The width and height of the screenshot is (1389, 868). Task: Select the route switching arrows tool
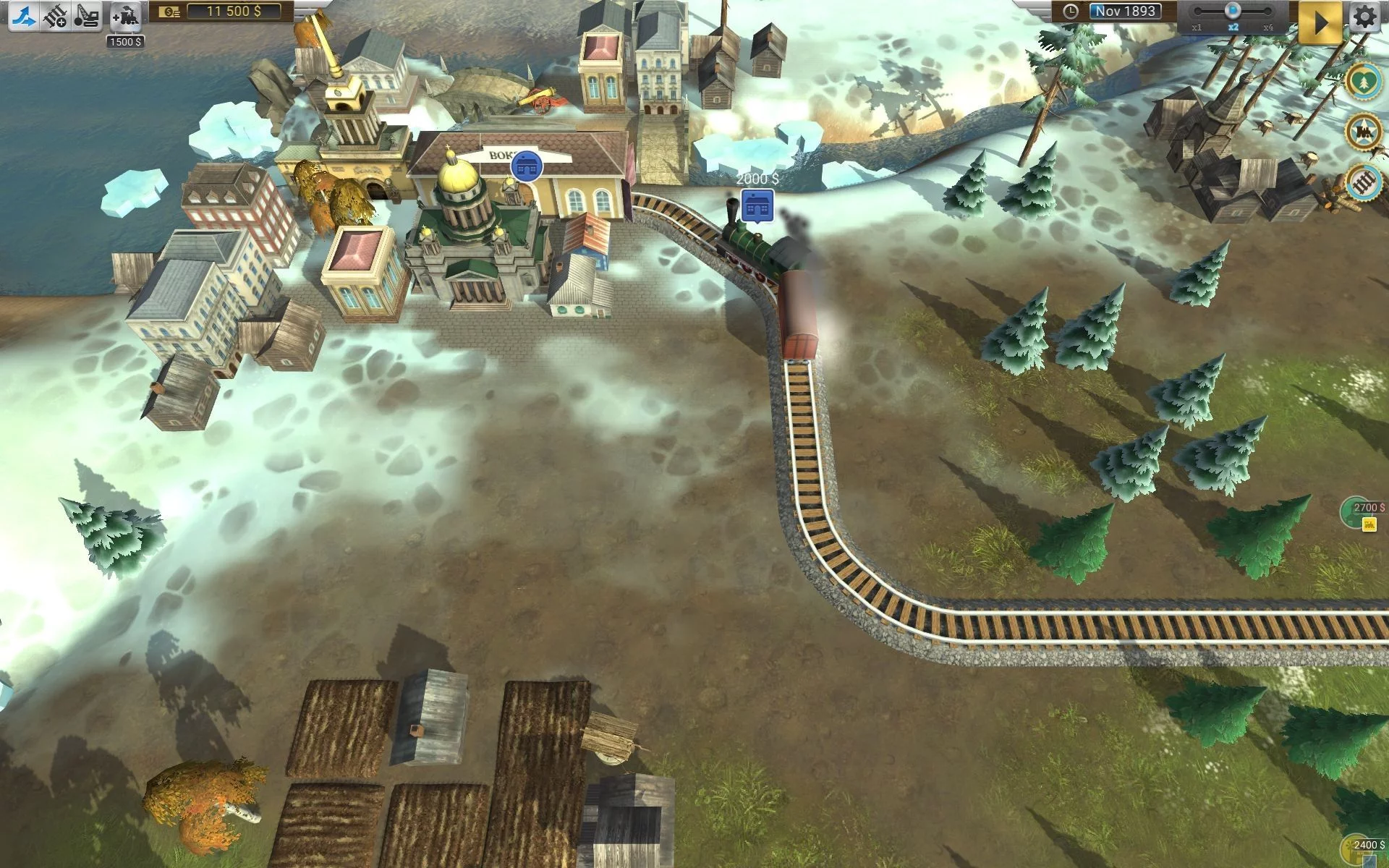click(22, 16)
